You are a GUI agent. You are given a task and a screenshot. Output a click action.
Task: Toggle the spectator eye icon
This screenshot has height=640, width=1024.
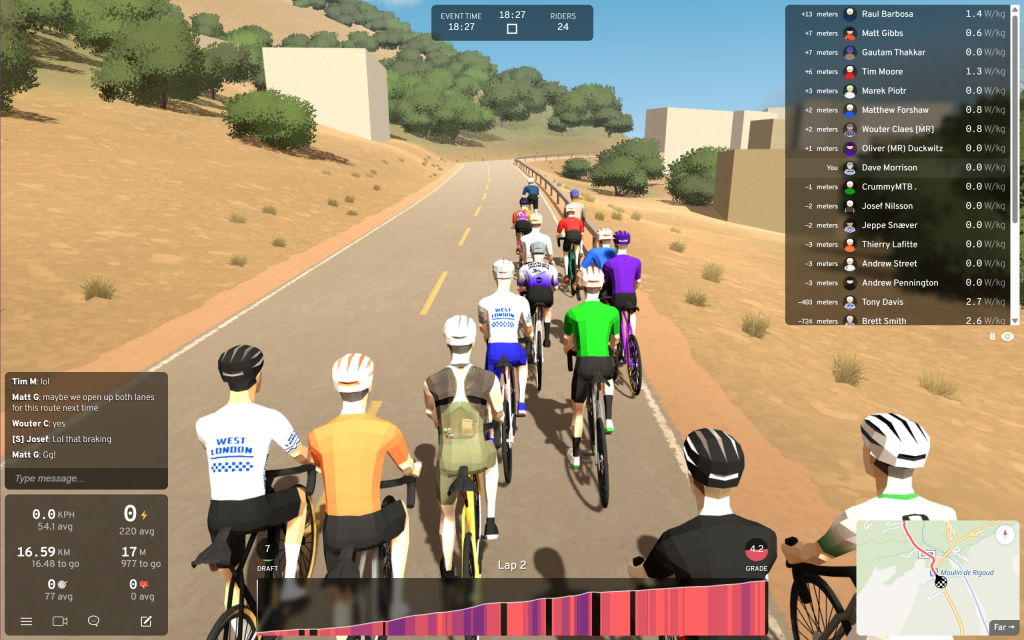point(1007,337)
